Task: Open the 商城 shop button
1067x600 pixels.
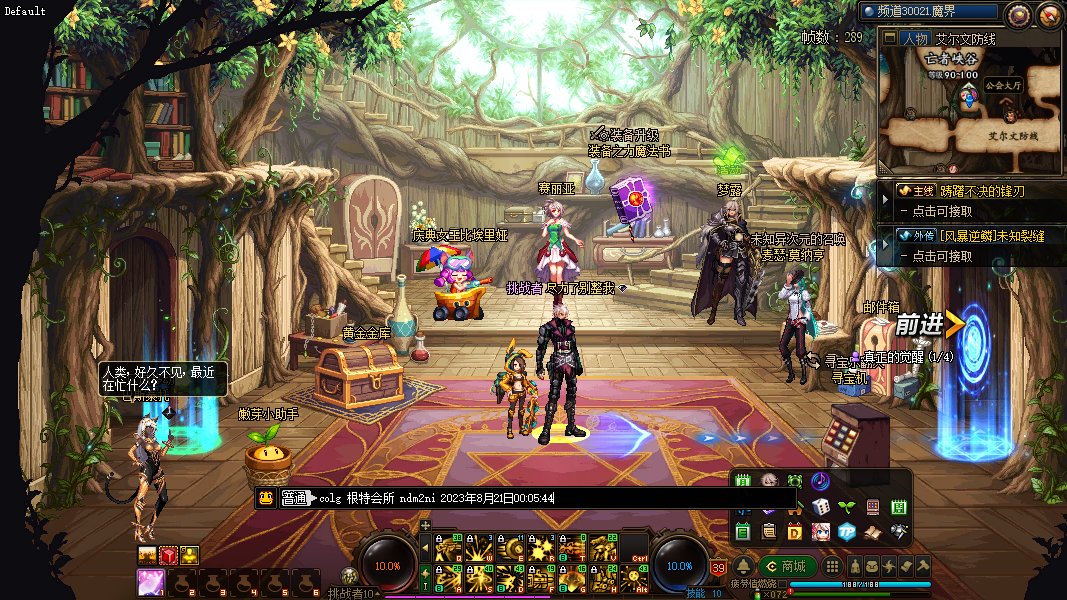Action: [786, 566]
